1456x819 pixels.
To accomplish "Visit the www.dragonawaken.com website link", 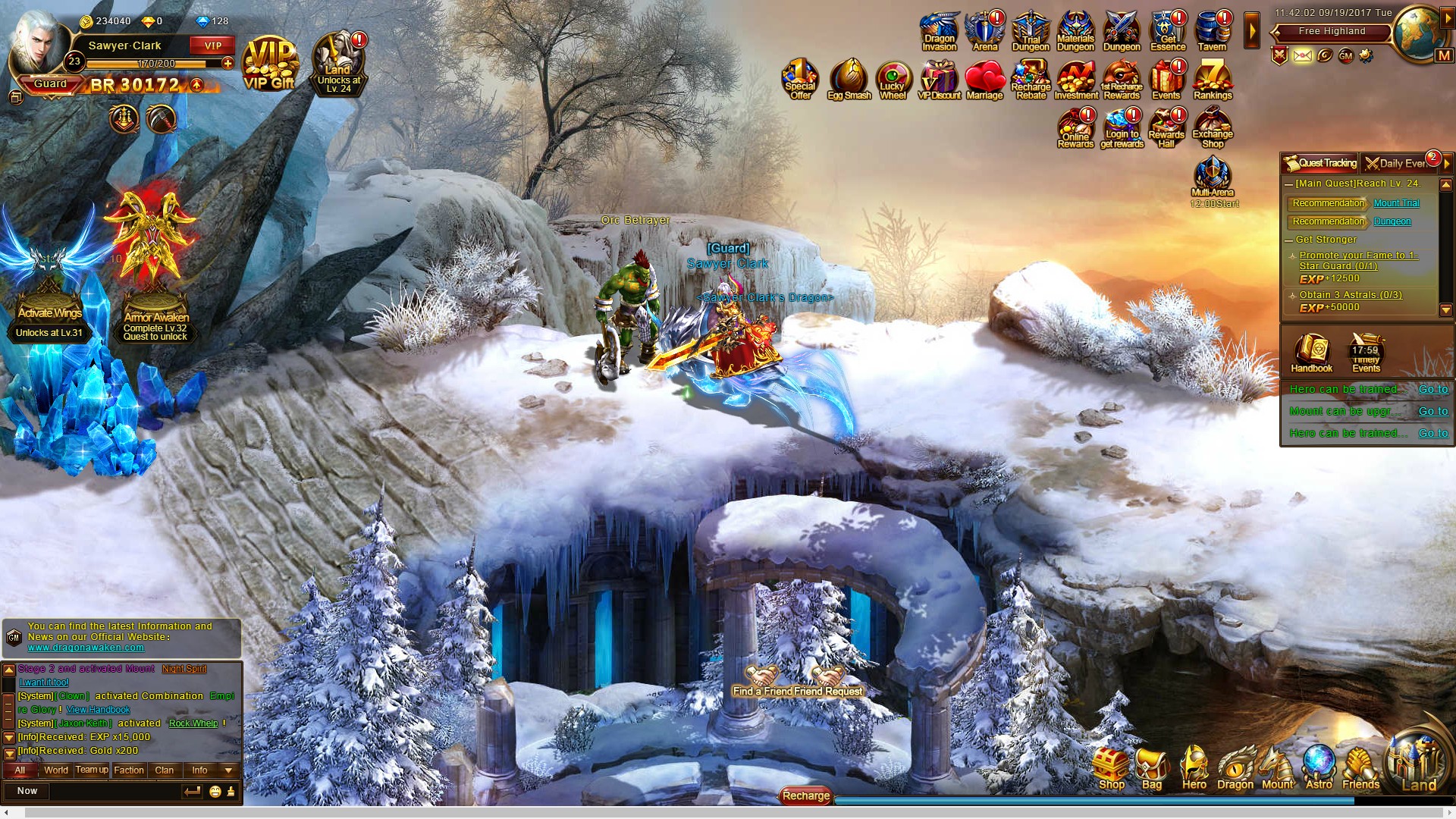I will 86,648.
